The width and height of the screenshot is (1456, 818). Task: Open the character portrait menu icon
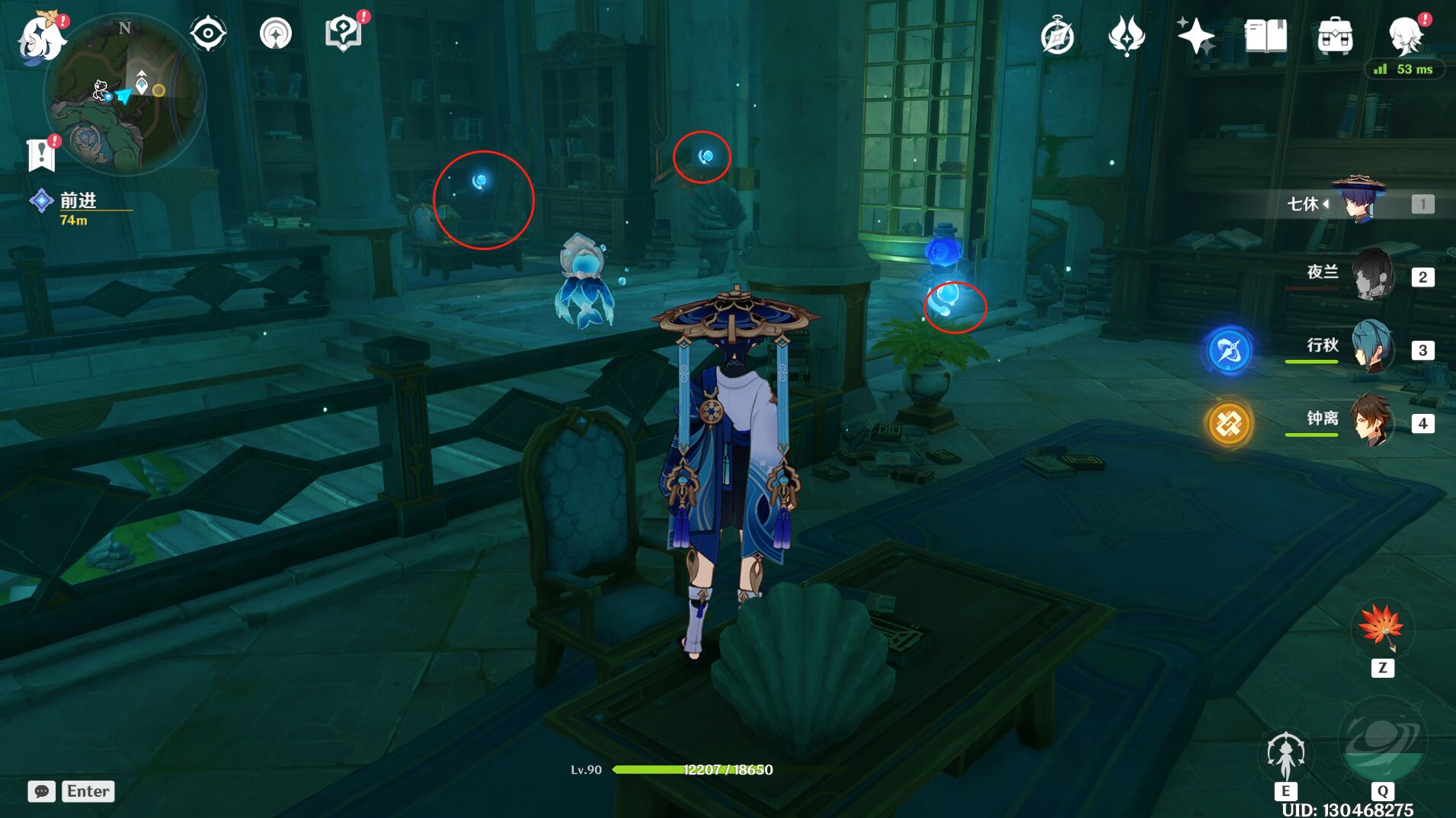1406,34
